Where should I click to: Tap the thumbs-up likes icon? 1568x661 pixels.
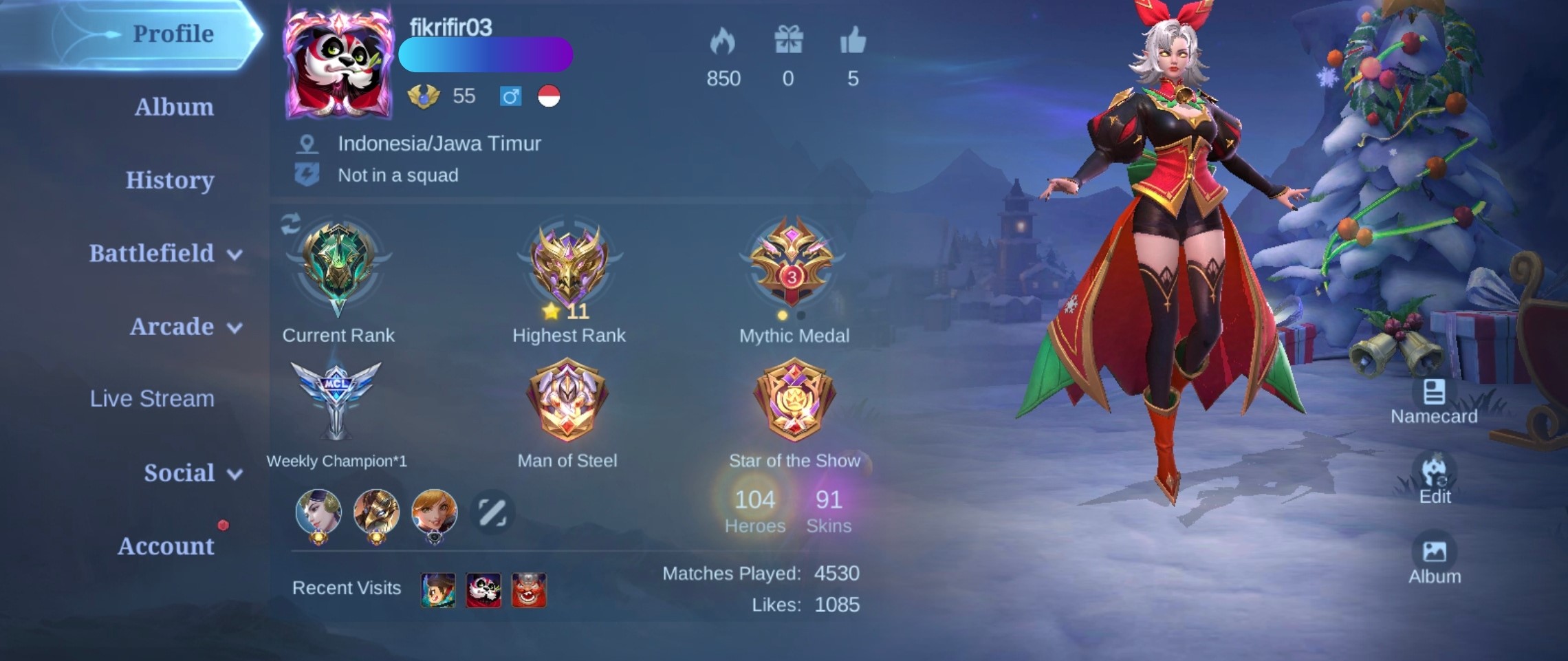(x=853, y=41)
